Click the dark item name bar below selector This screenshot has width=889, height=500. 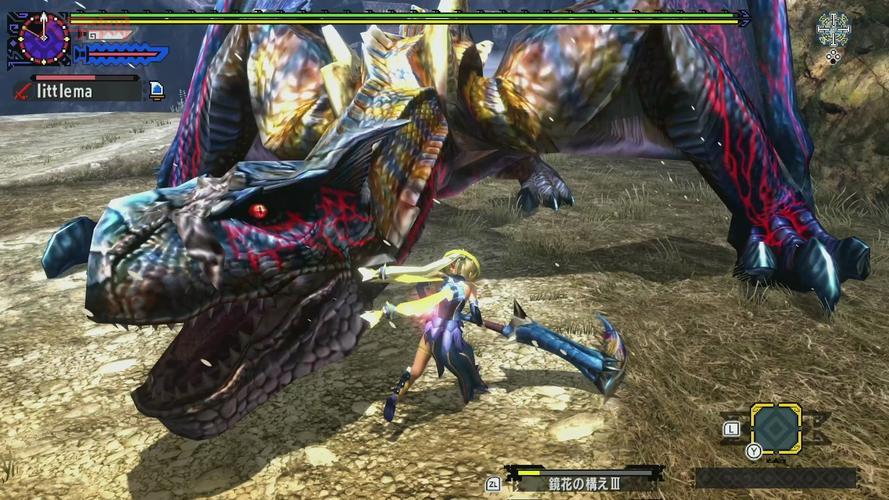click(775, 478)
